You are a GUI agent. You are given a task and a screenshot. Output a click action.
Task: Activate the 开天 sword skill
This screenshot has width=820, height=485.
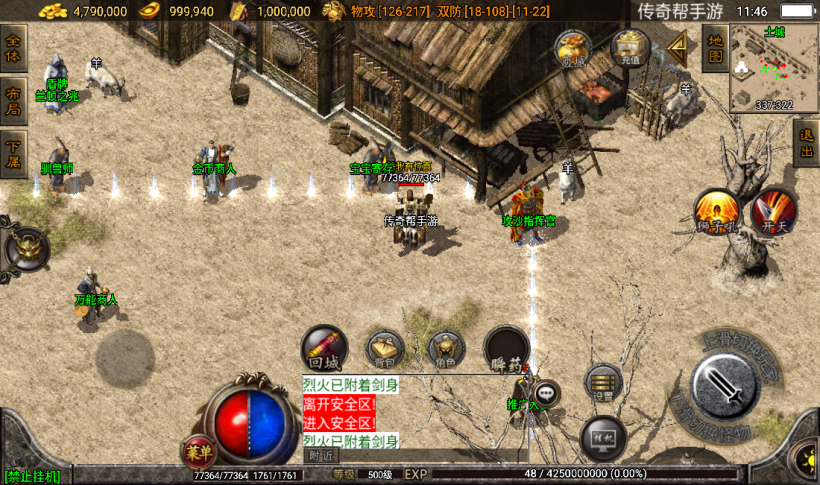[x=775, y=212]
